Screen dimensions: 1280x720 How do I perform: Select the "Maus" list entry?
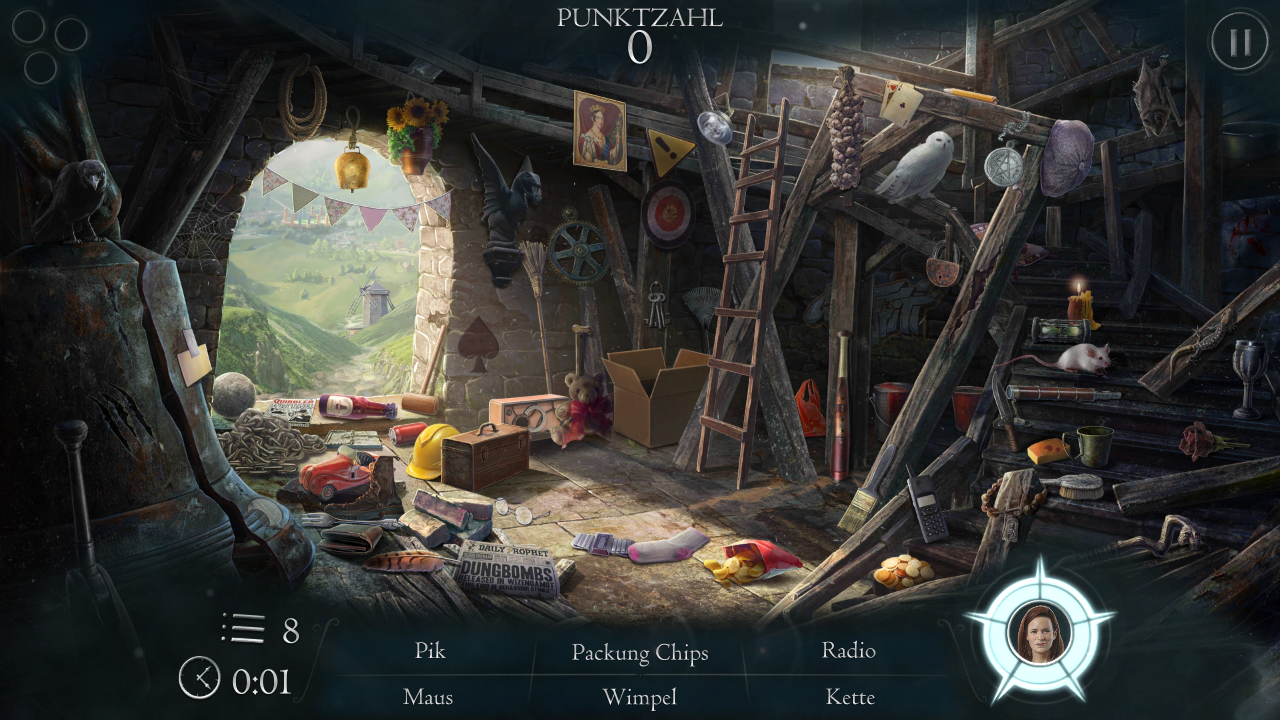[x=428, y=697]
